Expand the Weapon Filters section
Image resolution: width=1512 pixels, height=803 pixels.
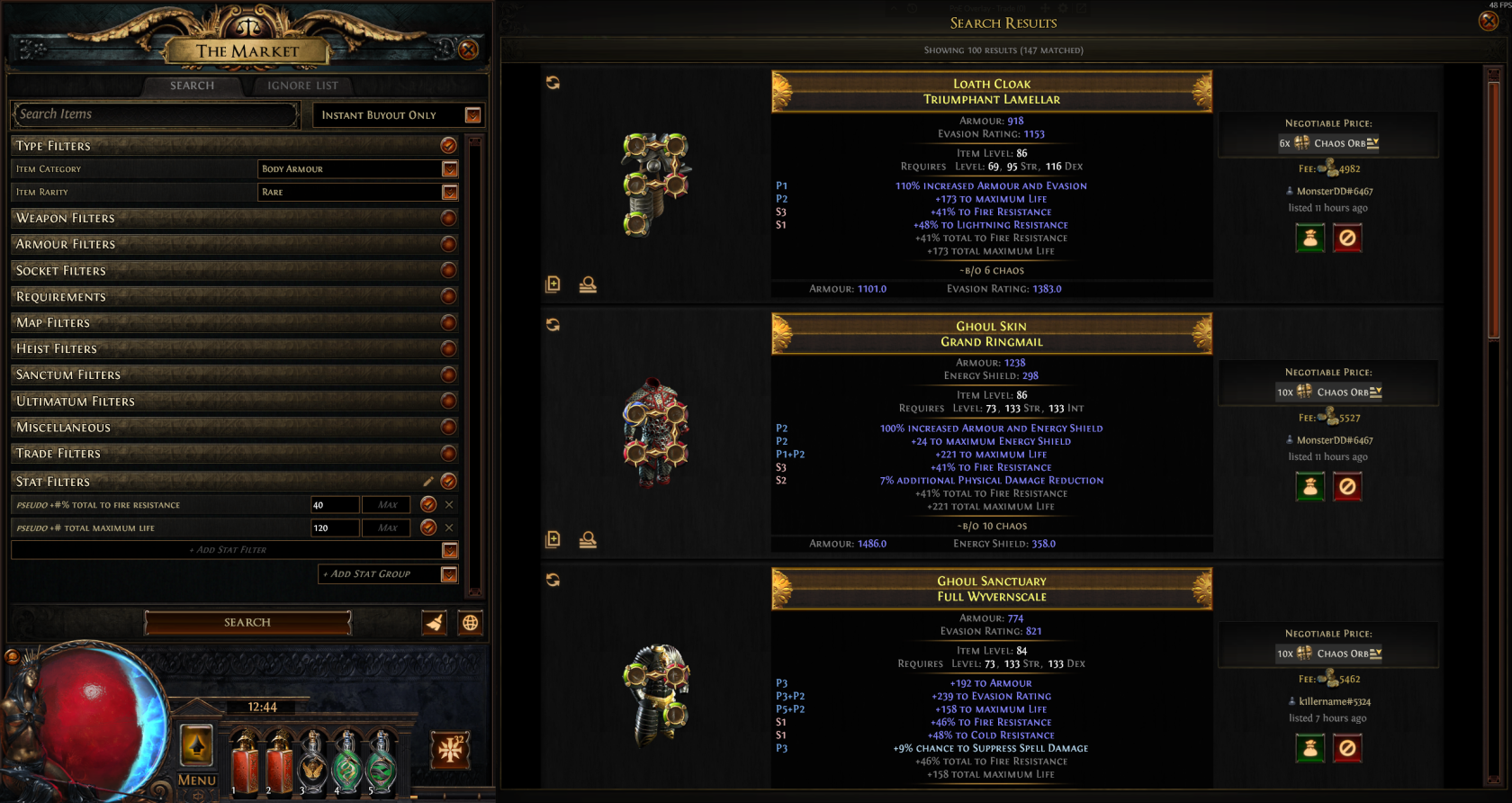point(448,218)
